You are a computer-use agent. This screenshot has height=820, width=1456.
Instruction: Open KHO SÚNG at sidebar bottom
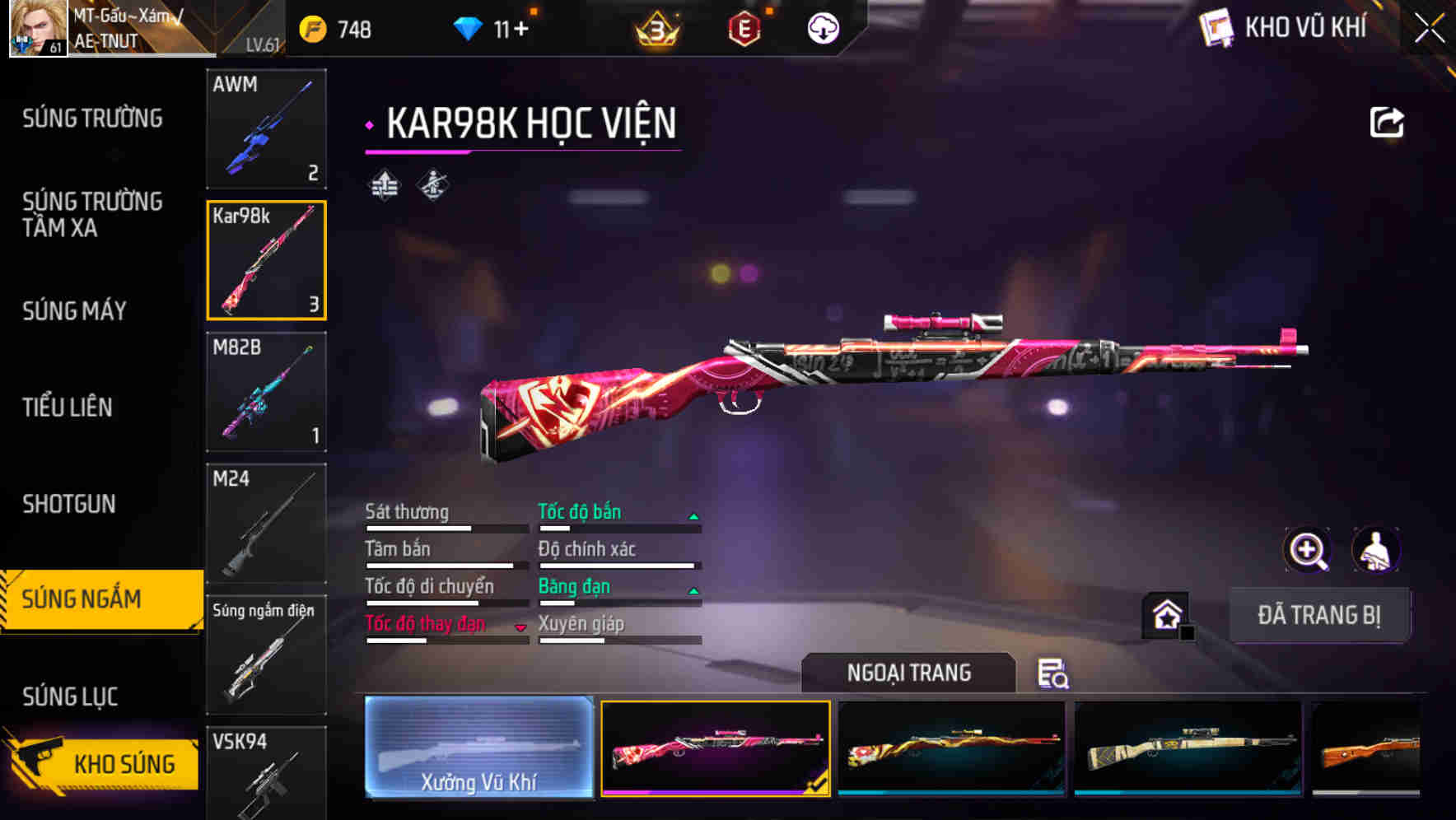[x=124, y=763]
